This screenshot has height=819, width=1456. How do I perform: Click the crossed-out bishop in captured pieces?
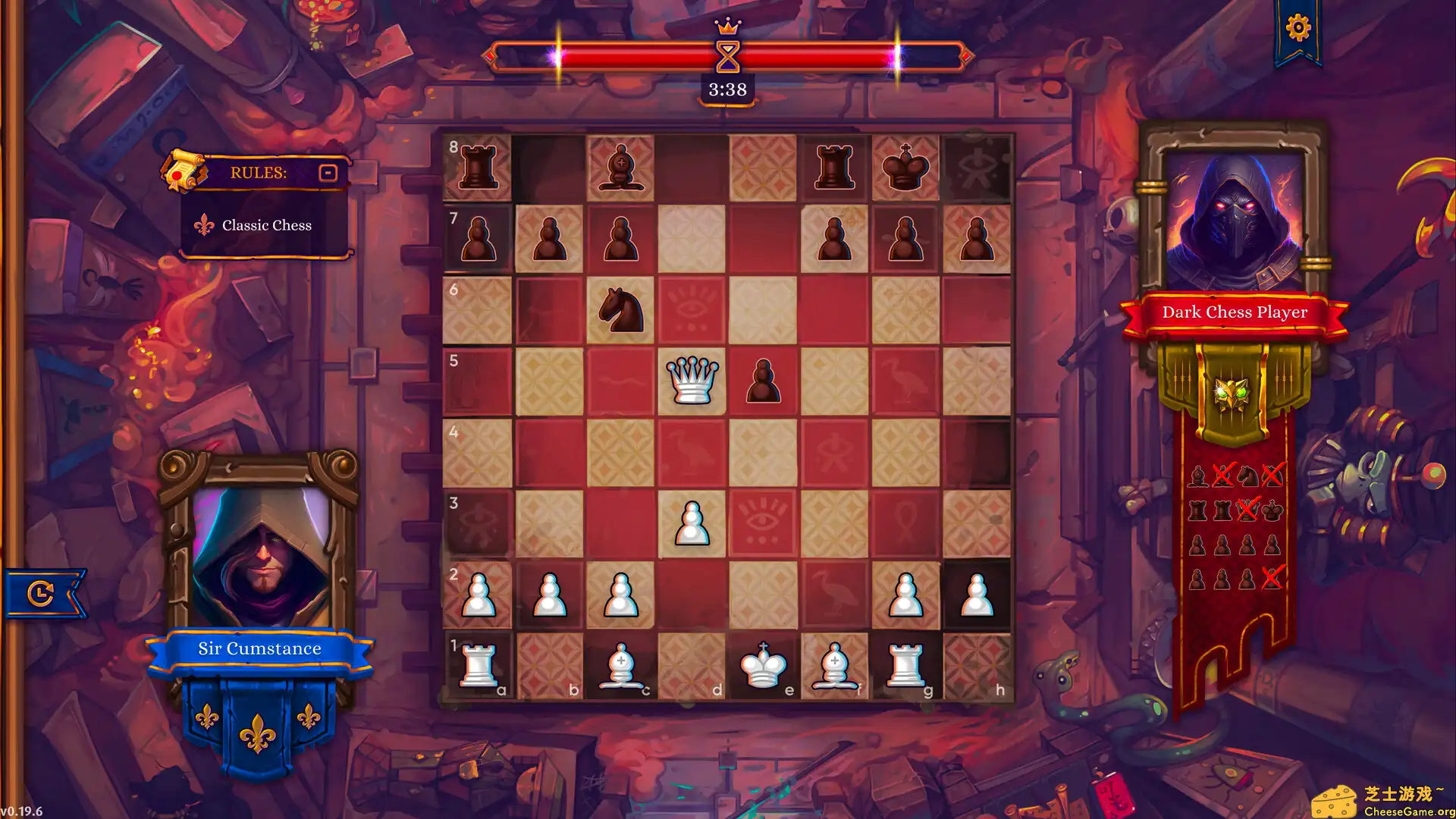(1222, 475)
